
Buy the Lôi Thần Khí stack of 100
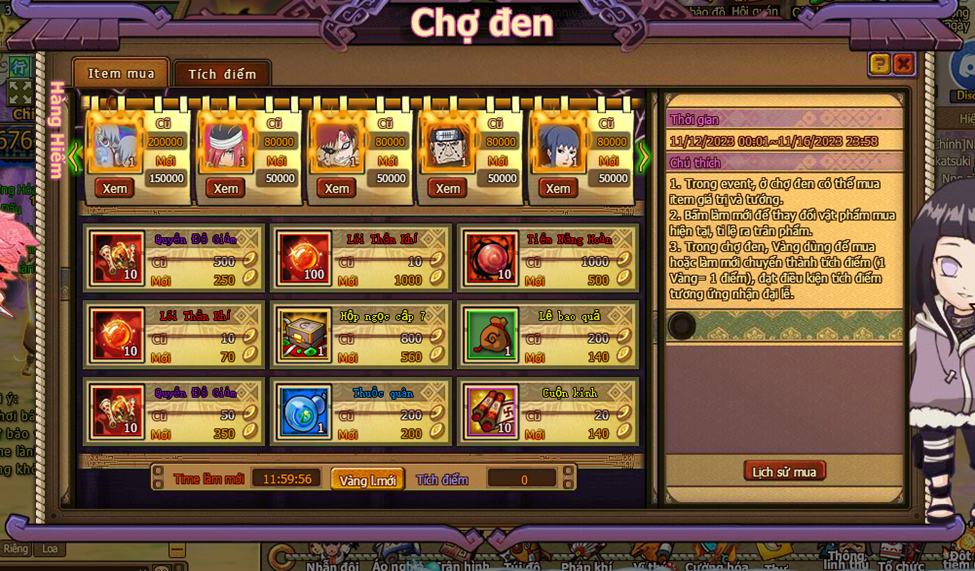tap(306, 258)
